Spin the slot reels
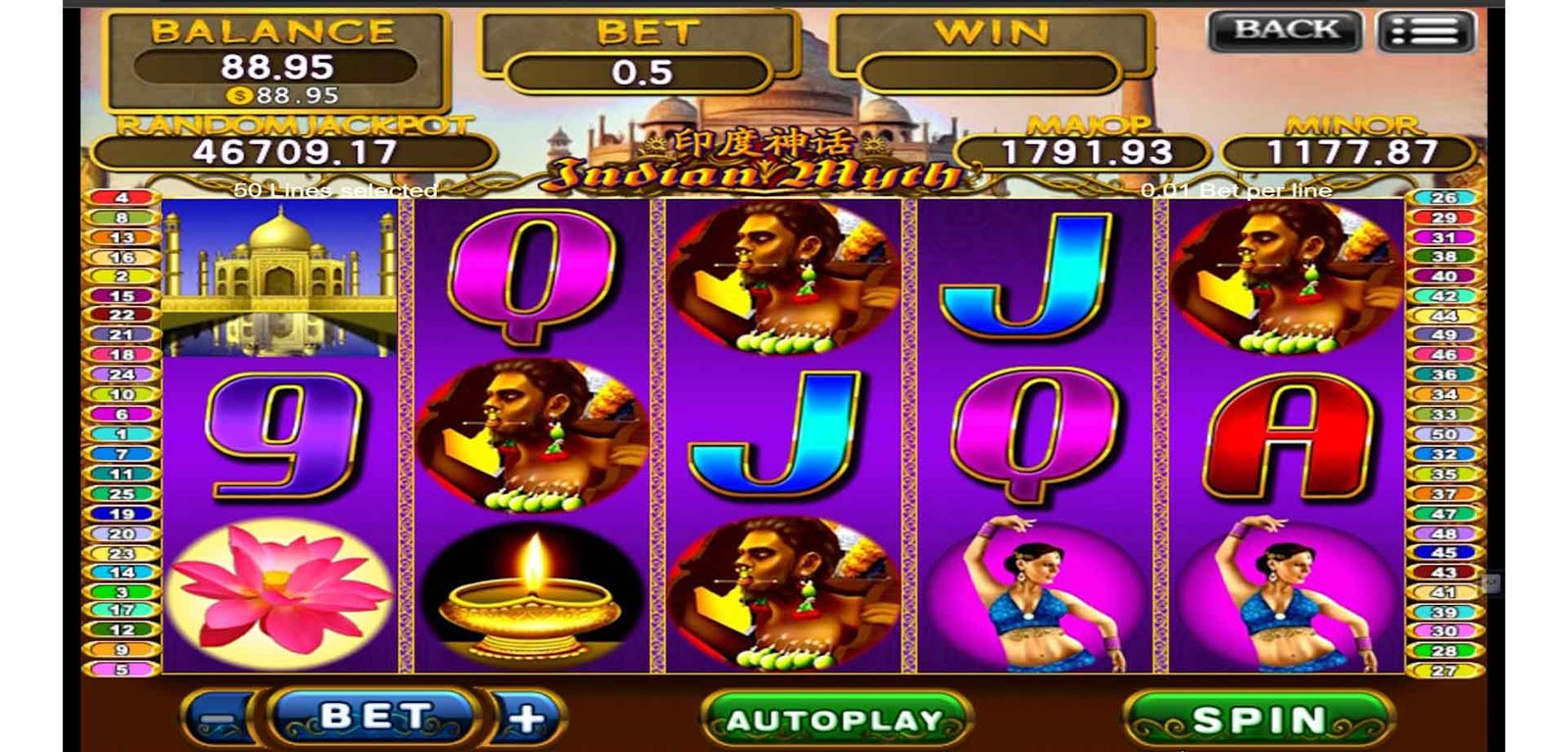Viewport: 1568px width, 752px height. (1258, 721)
